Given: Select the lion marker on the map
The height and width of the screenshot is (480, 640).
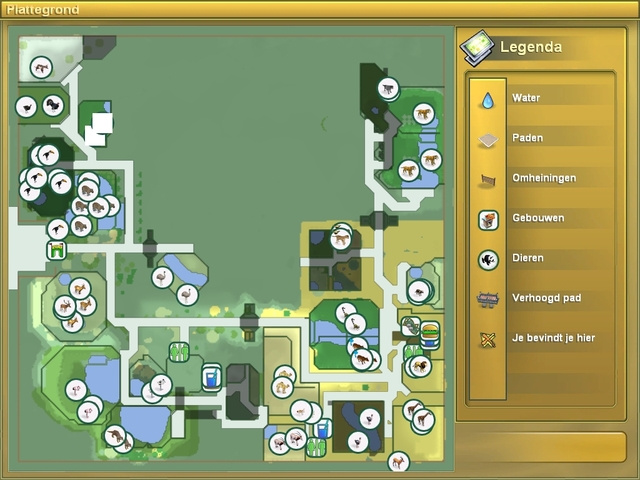Looking at the screenshot, I should pyautogui.click(x=420, y=366).
